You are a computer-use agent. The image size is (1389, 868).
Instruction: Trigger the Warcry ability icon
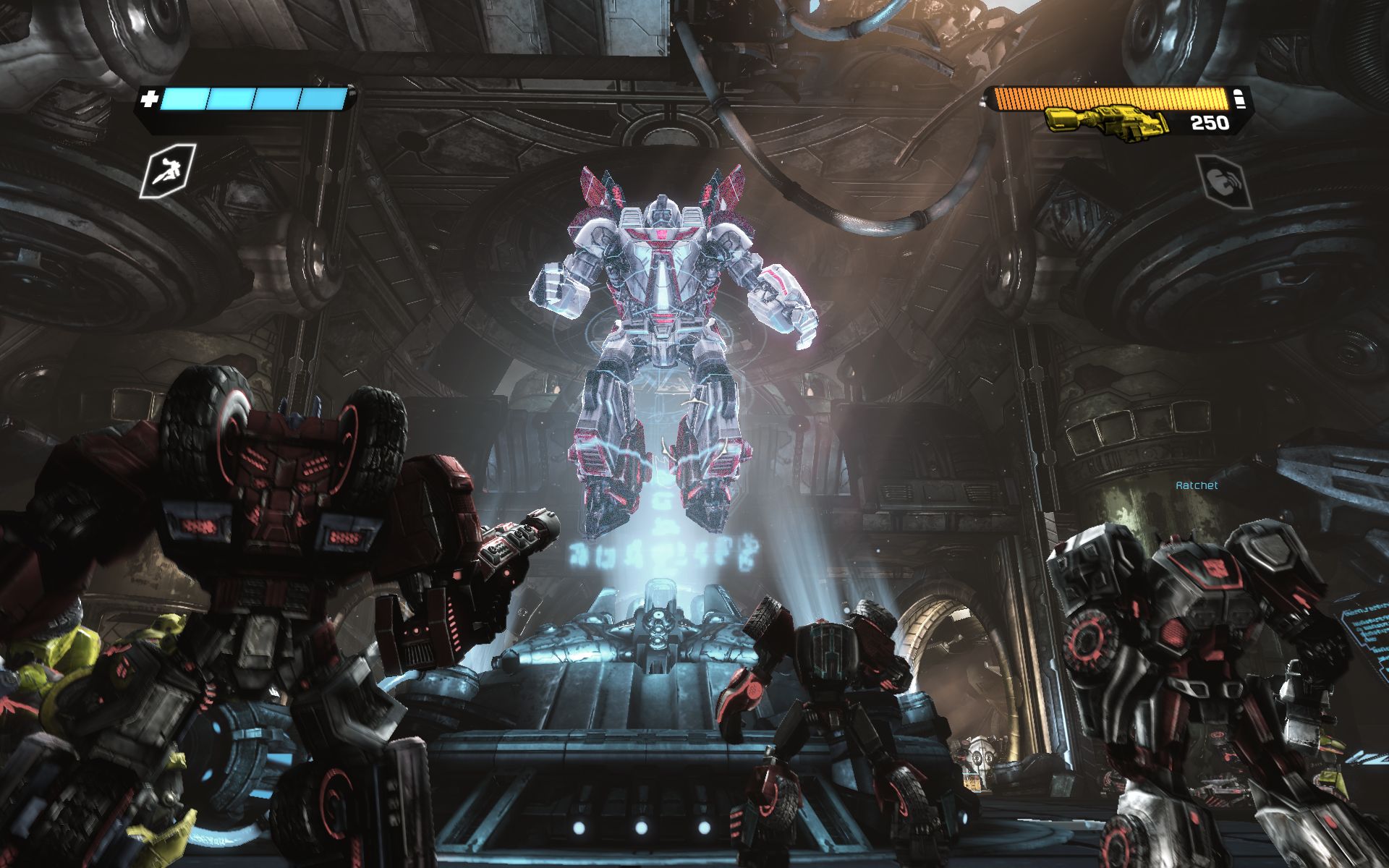point(1222,179)
